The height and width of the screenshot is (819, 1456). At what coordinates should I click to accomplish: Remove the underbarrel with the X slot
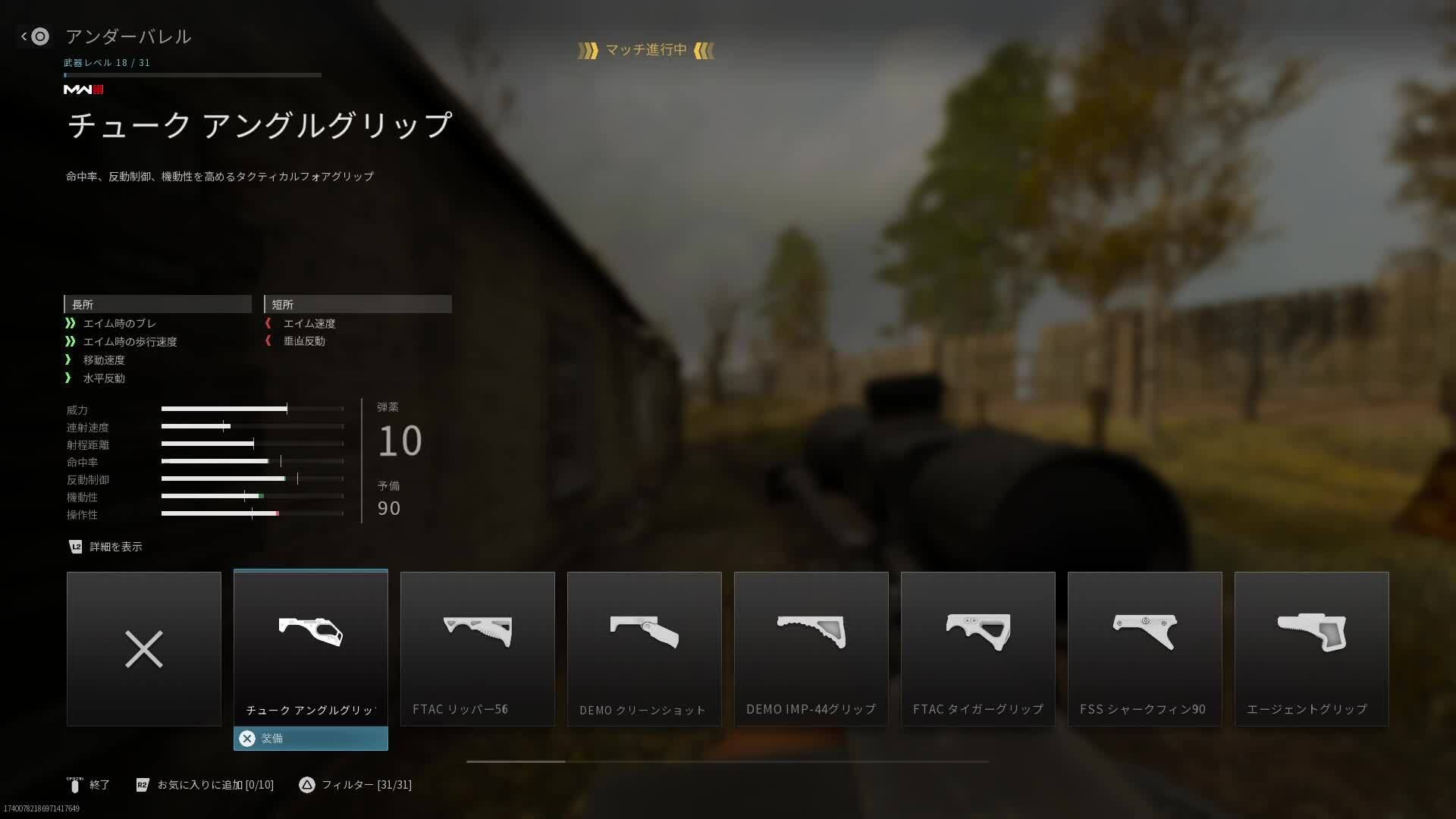point(143,649)
